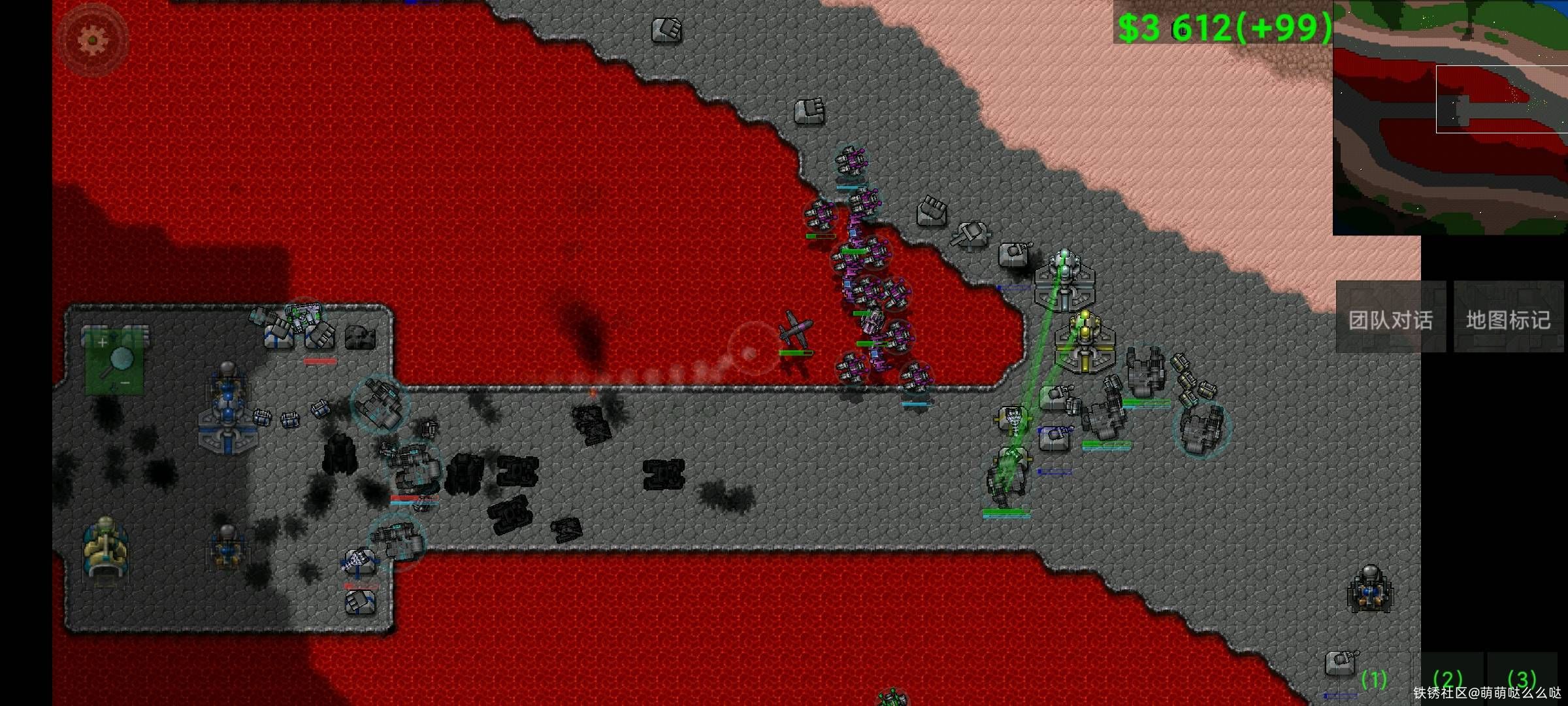Image resolution: width=1568 pixels, height=706 pixels.
Task: Open the 团队对话 team chat
Action: [1390, 318]
